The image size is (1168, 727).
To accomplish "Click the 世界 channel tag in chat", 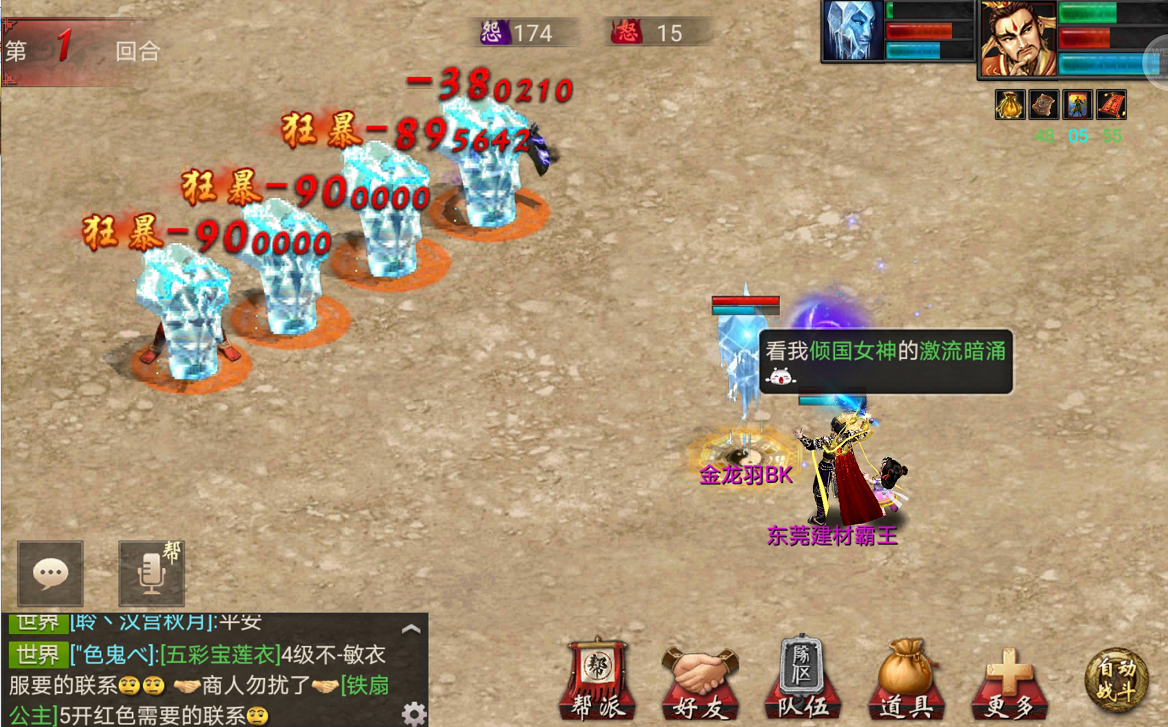I will (x=38, y=656).
